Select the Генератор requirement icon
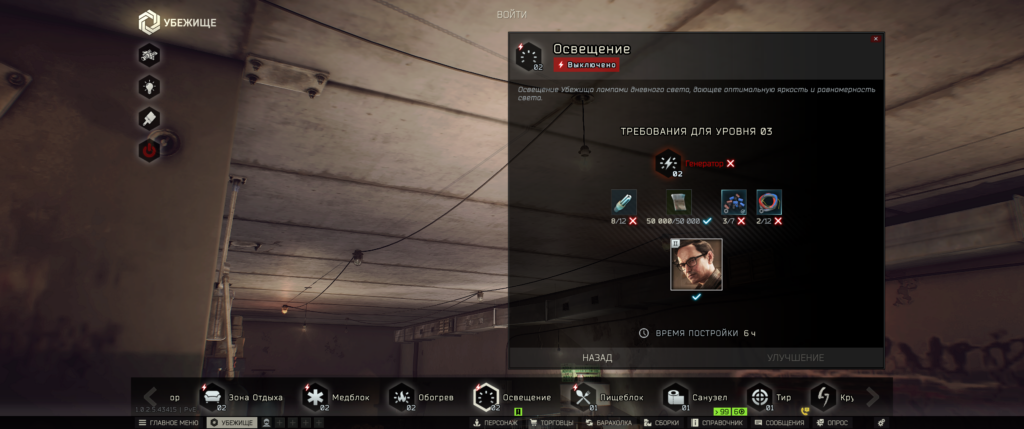 (668, 163)
